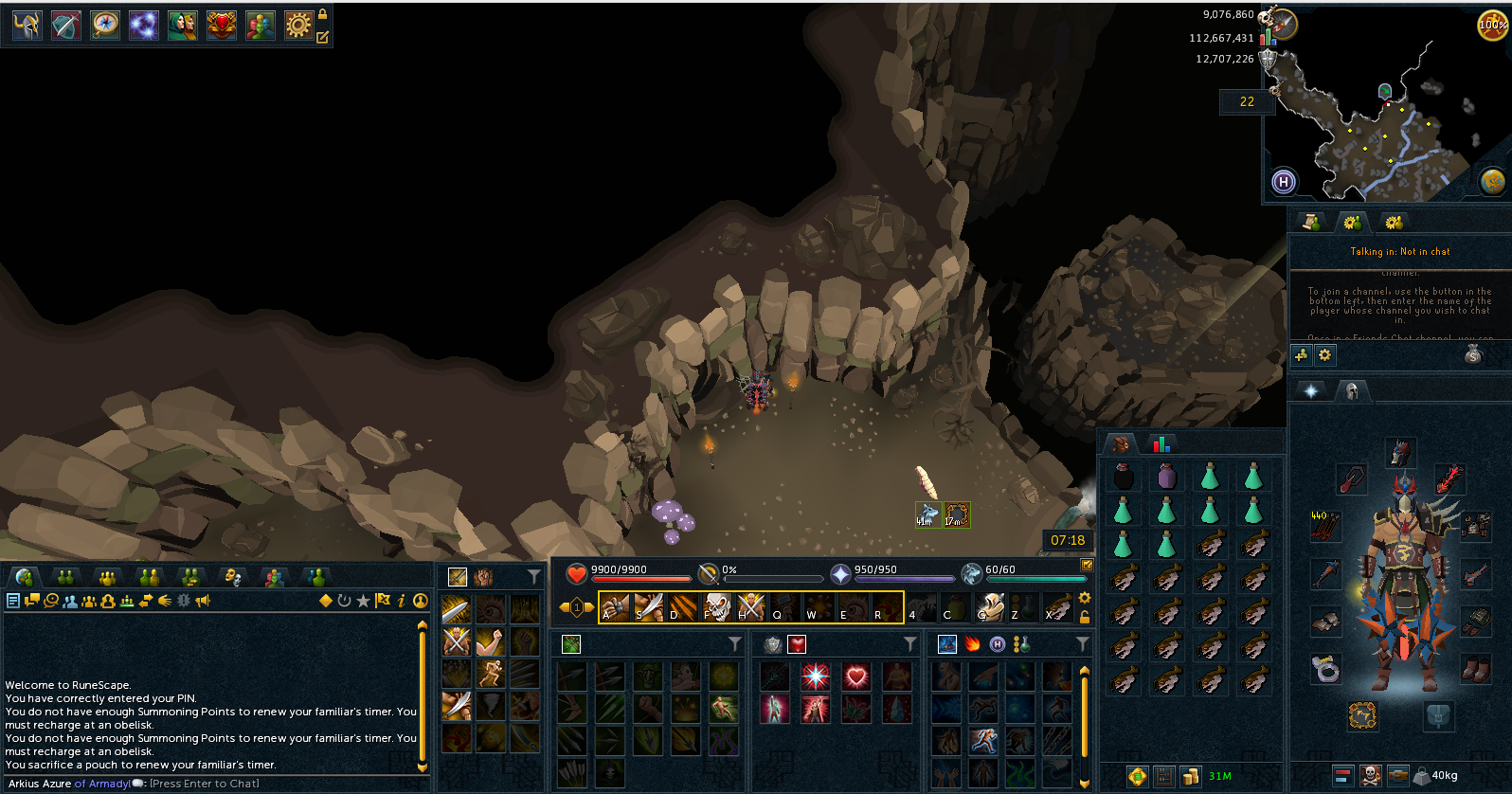Open the Hero panel via helmet icon
This screenshot has height=794, width=1512.
click(26, 25)
